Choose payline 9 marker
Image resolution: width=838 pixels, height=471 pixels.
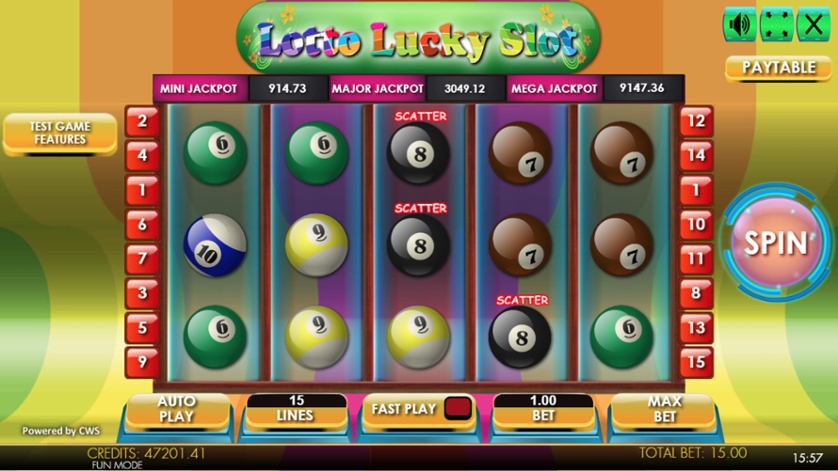(142, 361)
